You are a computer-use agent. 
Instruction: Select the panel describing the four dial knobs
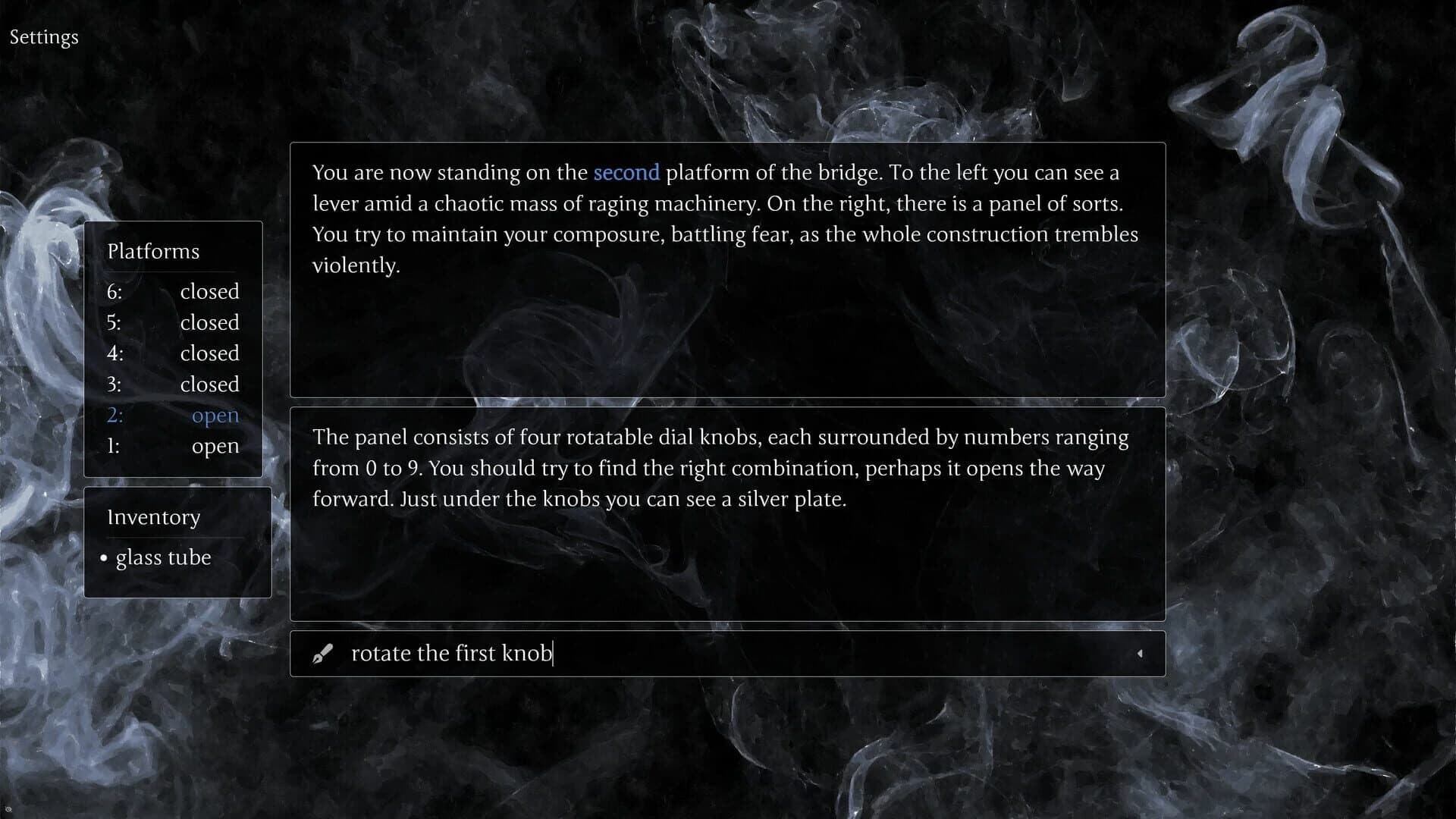727,514
